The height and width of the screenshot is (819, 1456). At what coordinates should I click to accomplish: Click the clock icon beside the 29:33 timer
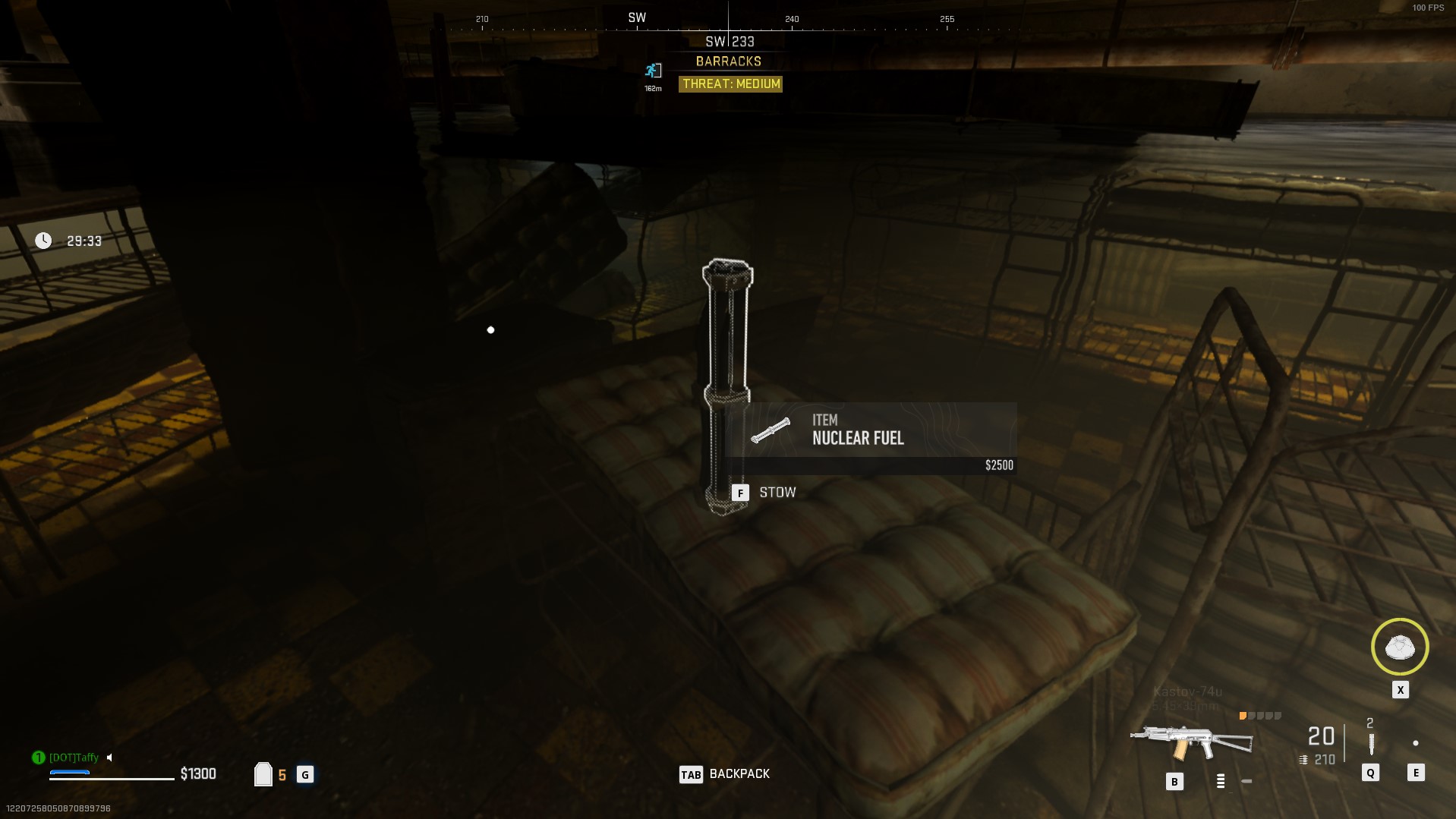[43, 241]
